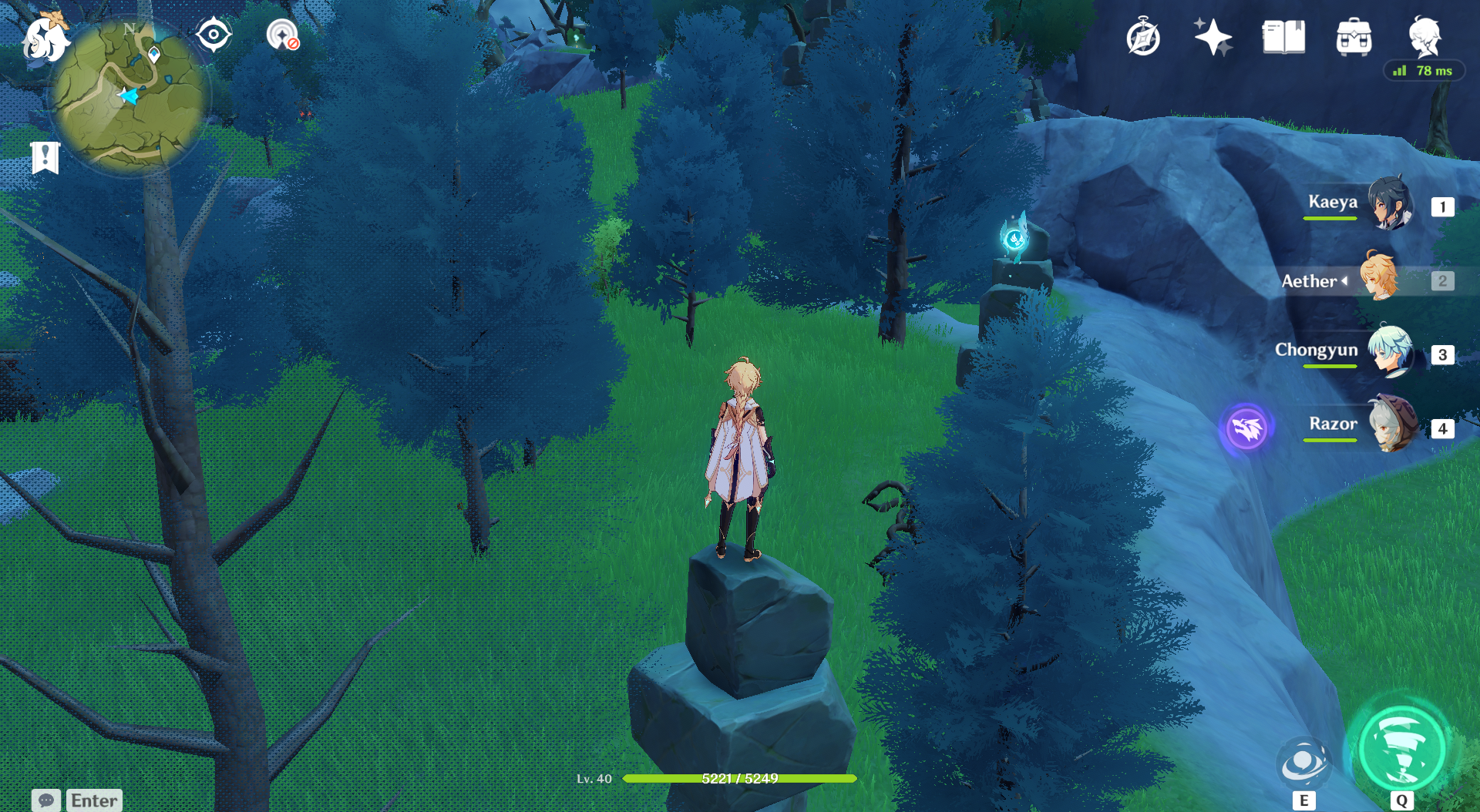This screenshot has height=812, width=1480.
Task: Open the compass events icon
Action: (x=1142, y=37)
